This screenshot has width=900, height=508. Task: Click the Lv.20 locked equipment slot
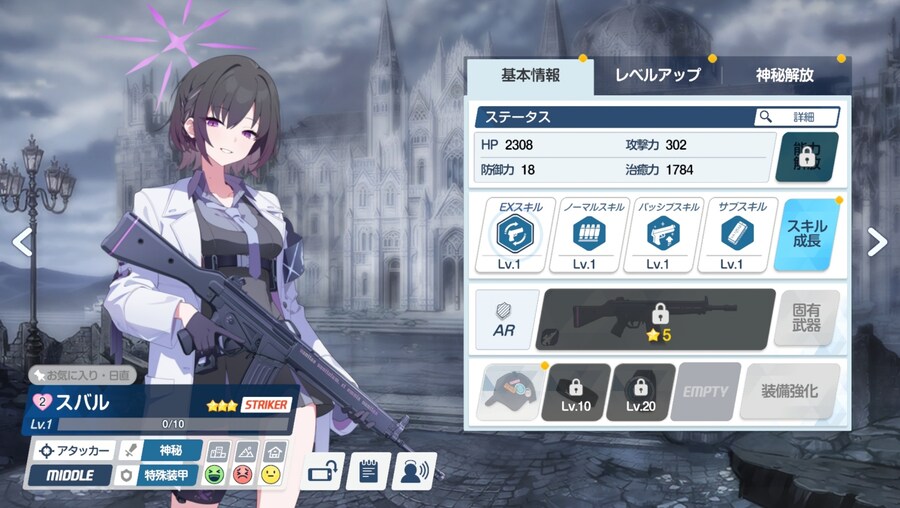(x=640, y=391)
